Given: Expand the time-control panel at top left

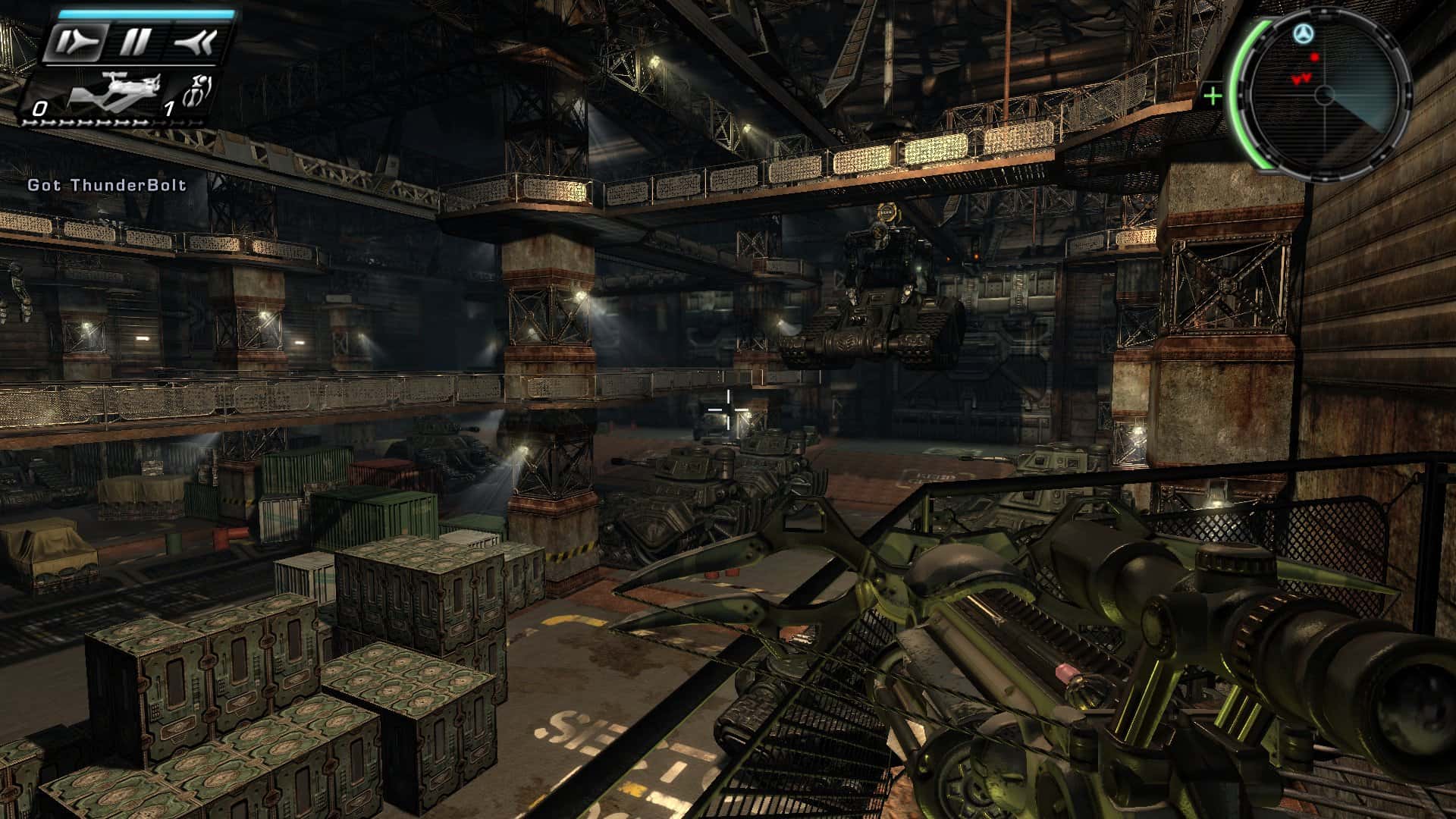Looking at the screenshot, I should 135,40.
